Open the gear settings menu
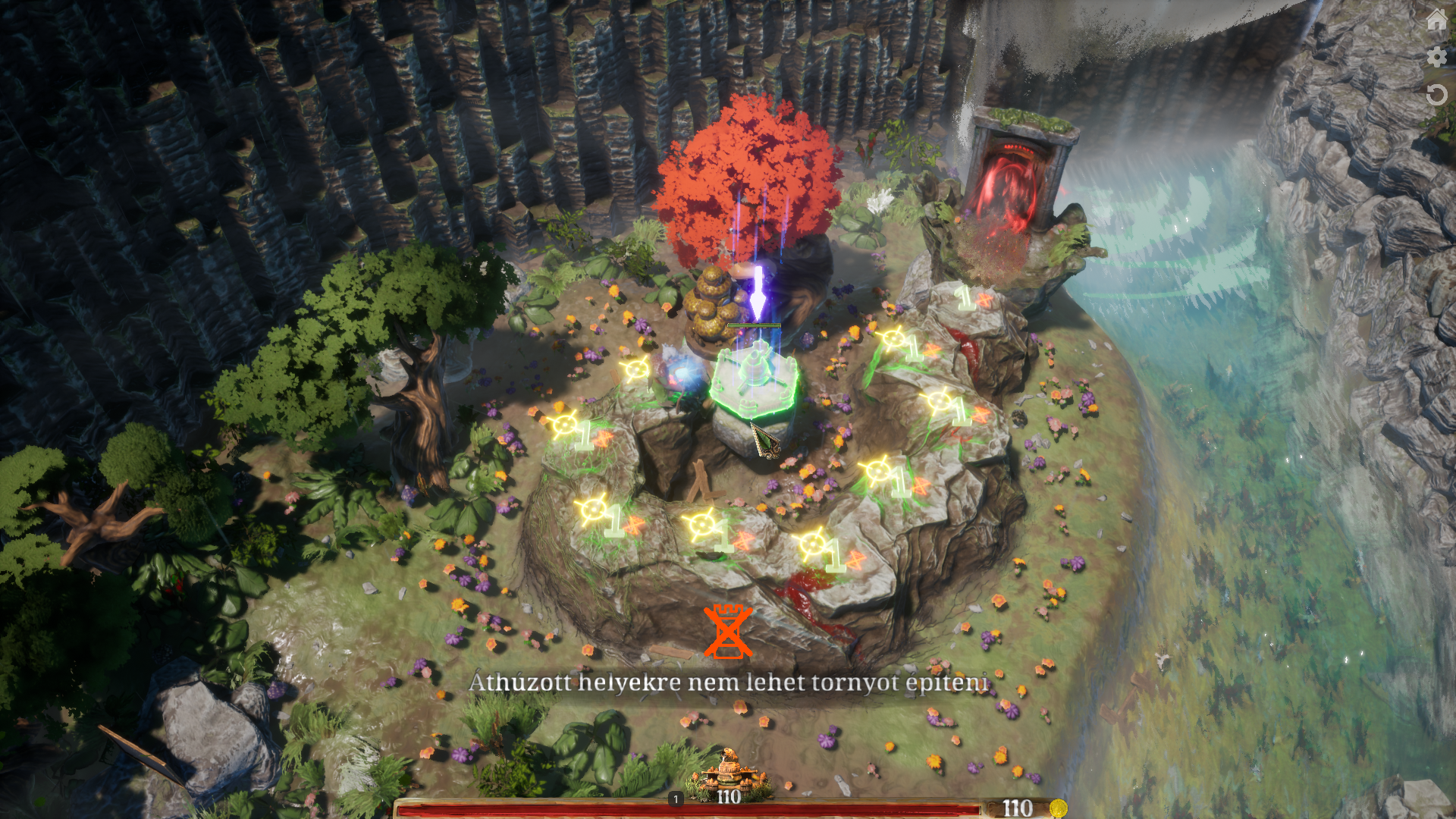This screenshot has width=1456, height=819. 1436,57
